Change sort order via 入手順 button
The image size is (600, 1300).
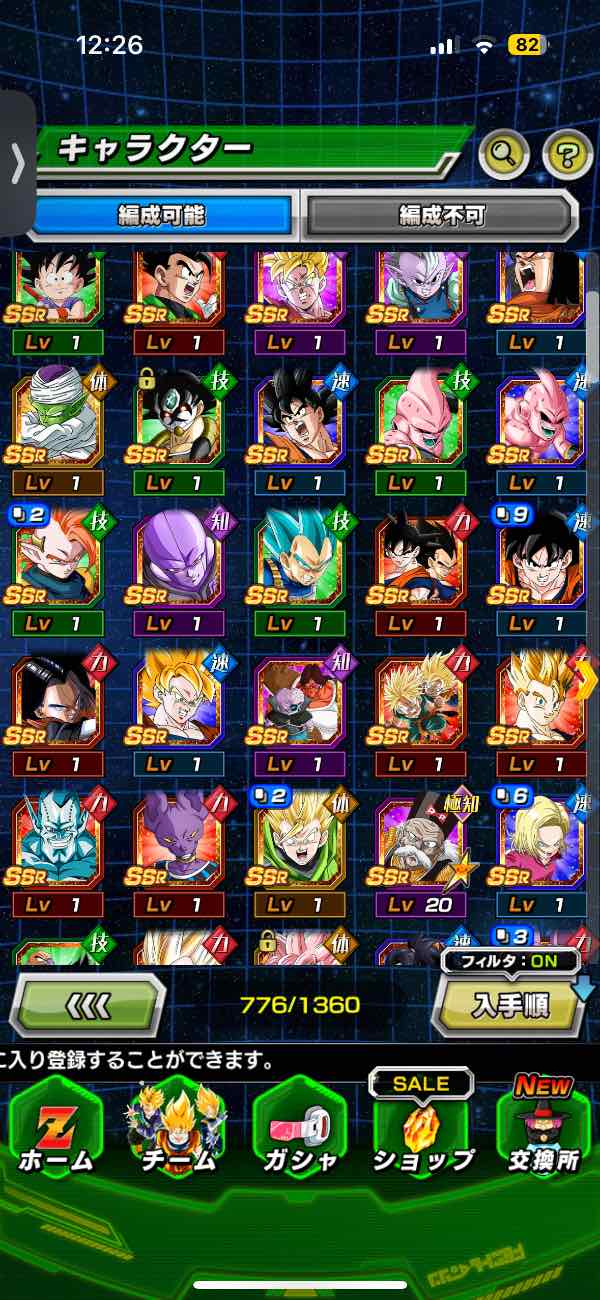[x=508, y=1005]
